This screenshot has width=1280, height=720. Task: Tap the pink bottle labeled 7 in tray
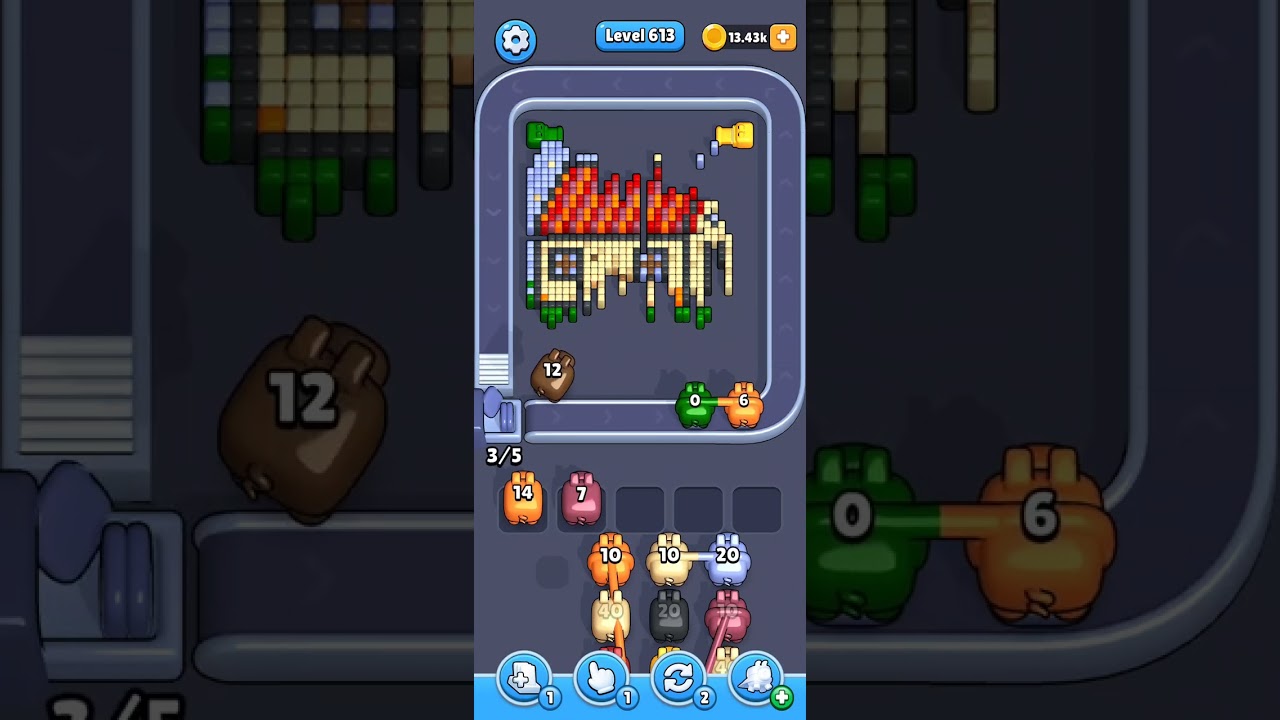(582, 502)
